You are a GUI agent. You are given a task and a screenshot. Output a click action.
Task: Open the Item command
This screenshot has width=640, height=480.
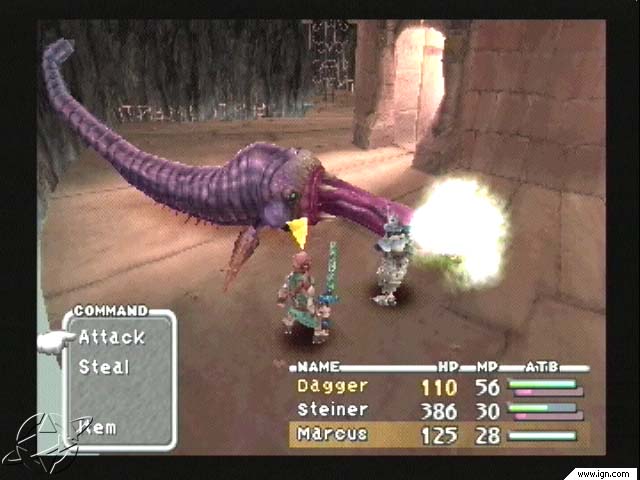[98, 427]
